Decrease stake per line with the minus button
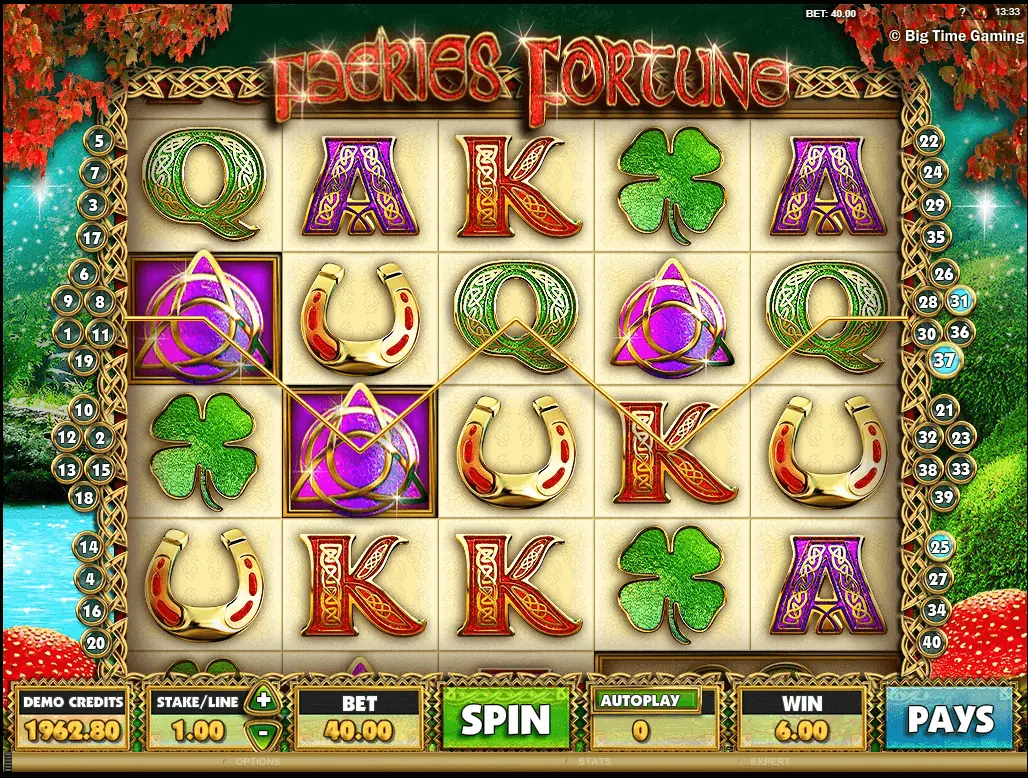1028x778 pixels. (x=263, y=731)
